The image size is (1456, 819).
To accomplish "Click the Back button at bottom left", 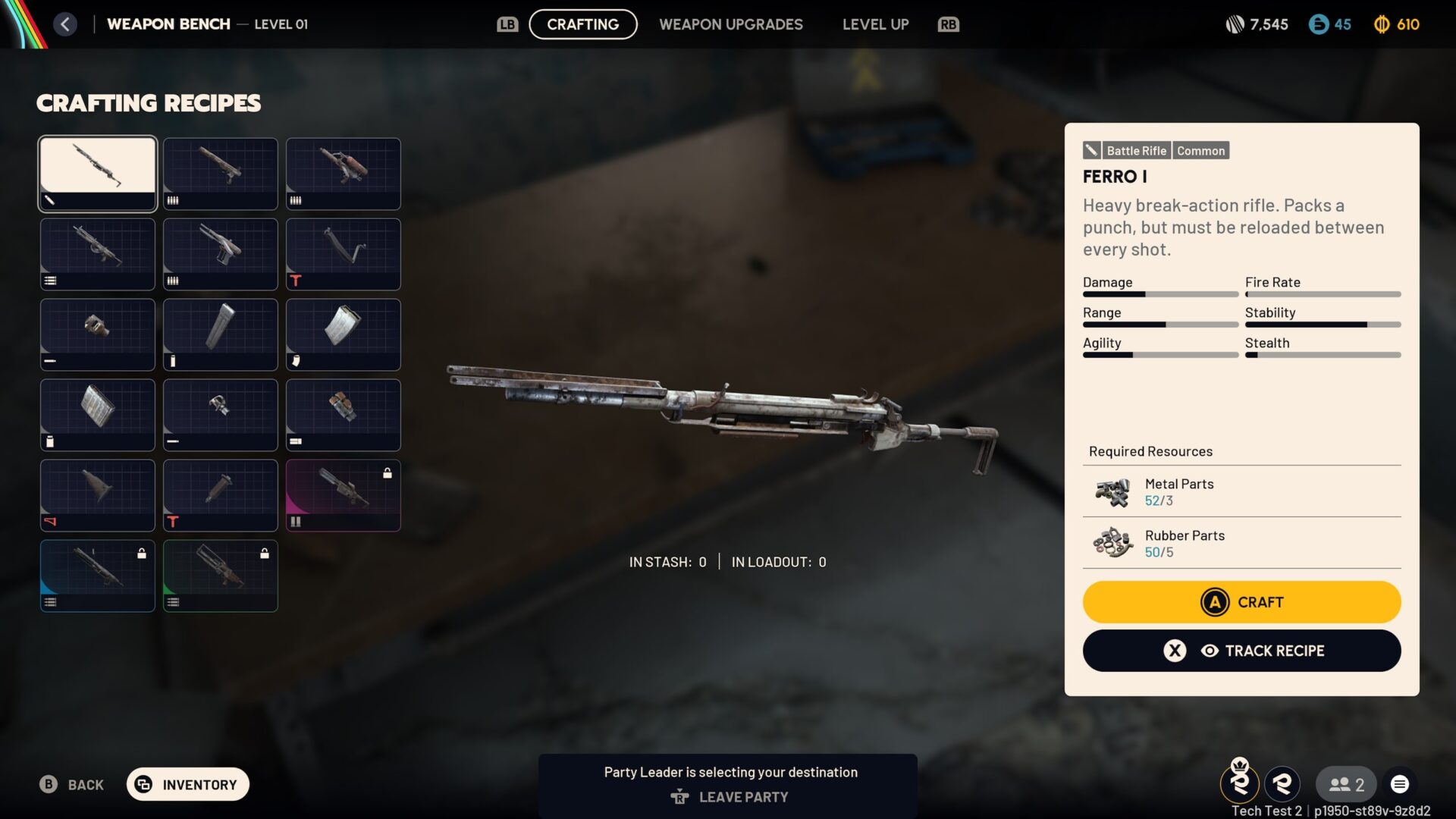I will click(x=72, y=784).
